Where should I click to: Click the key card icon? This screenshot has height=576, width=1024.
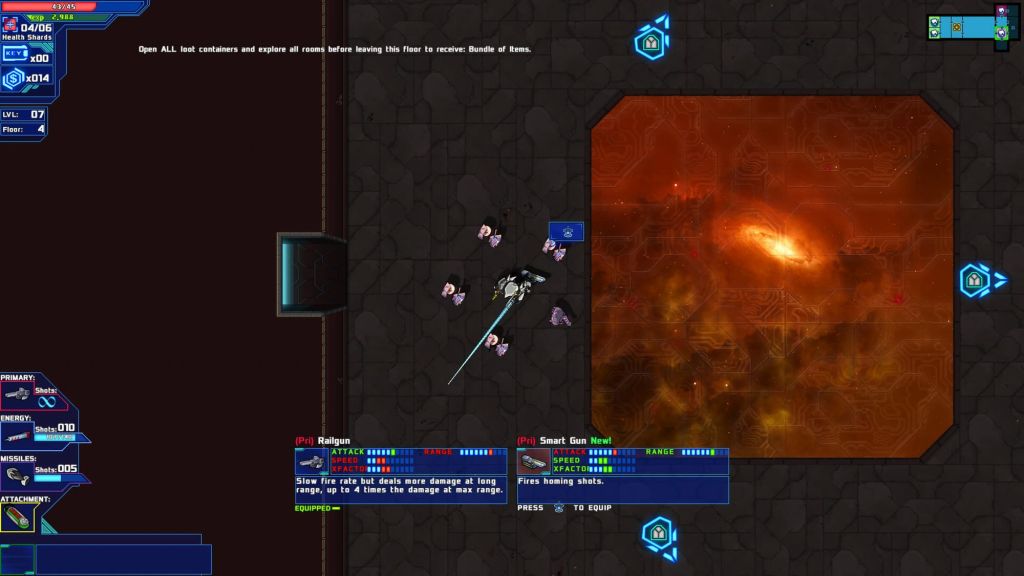pos(15,54)
